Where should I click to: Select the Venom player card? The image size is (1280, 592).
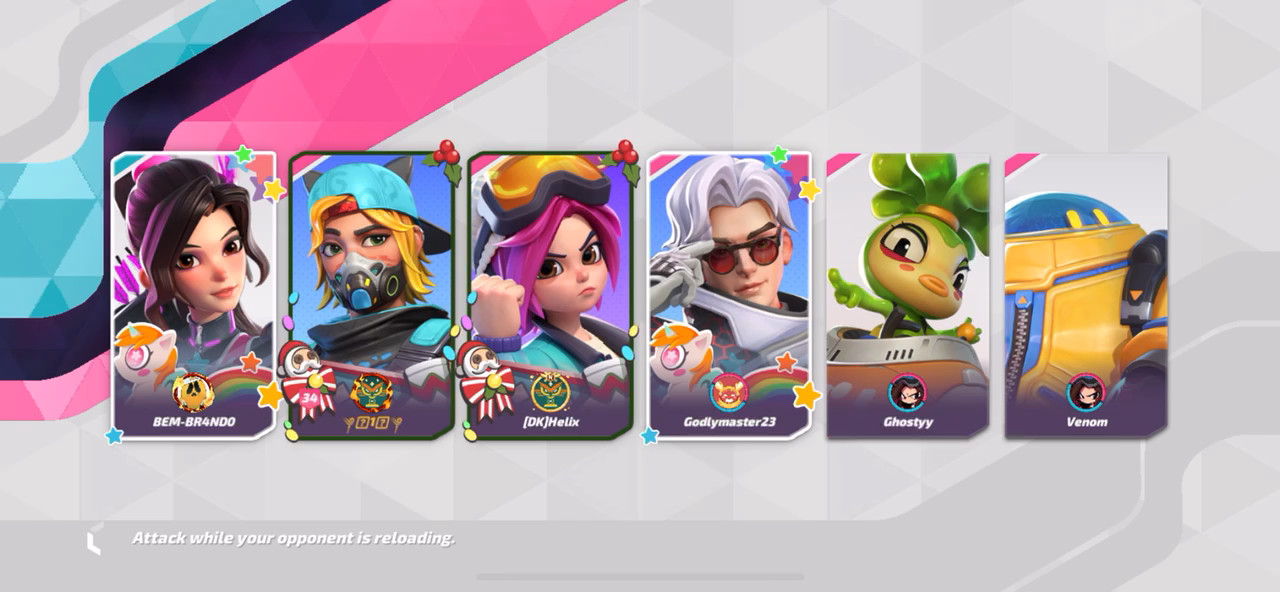(x=1086, y=295)
